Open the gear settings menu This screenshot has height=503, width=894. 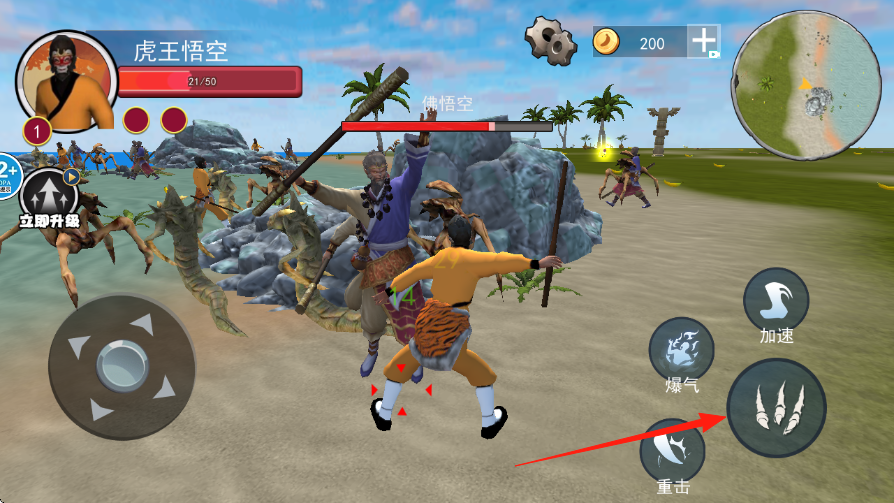point(550,41)
